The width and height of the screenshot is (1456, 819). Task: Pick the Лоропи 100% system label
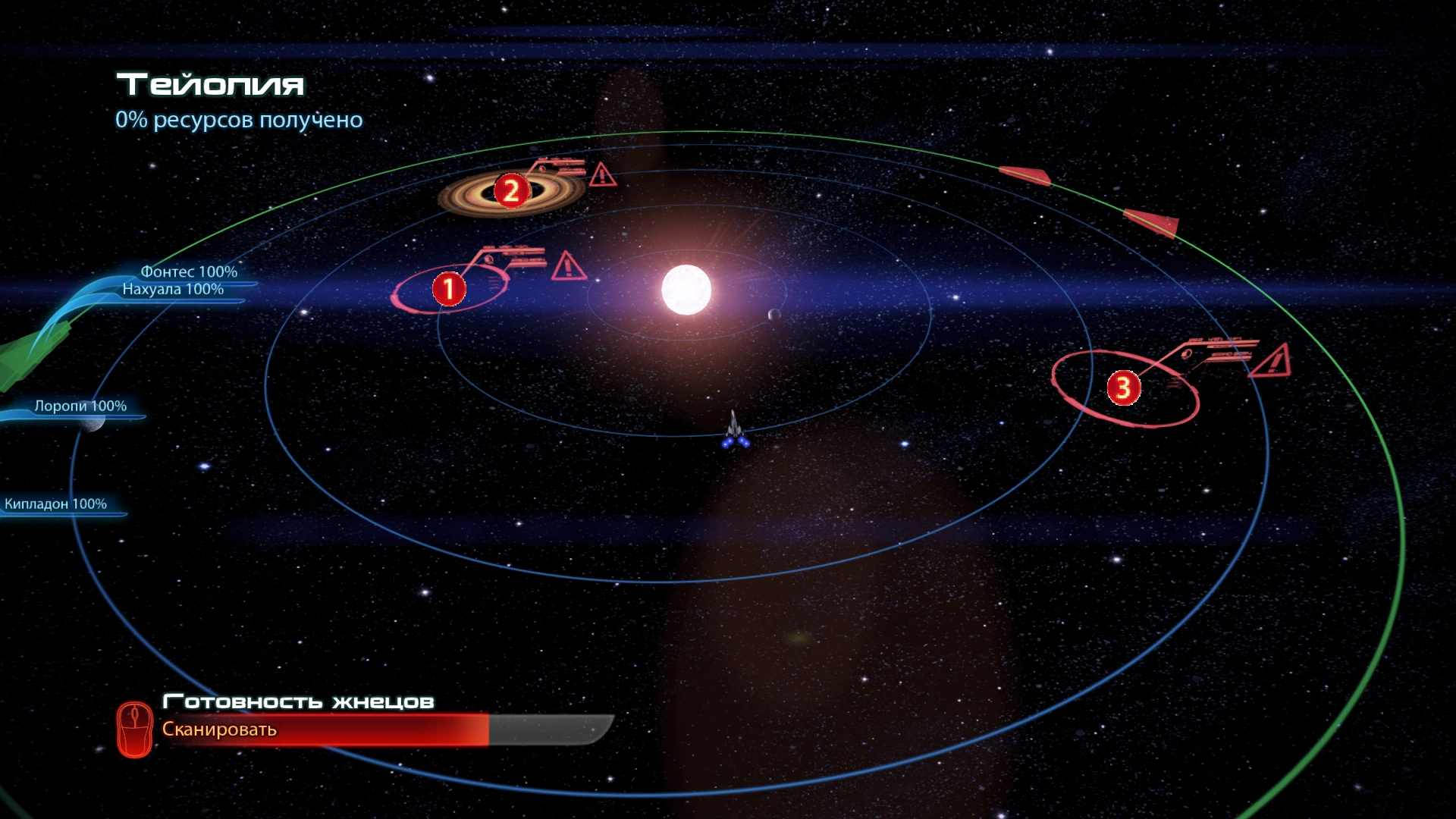pyautogui.click(x=80, y=406)
